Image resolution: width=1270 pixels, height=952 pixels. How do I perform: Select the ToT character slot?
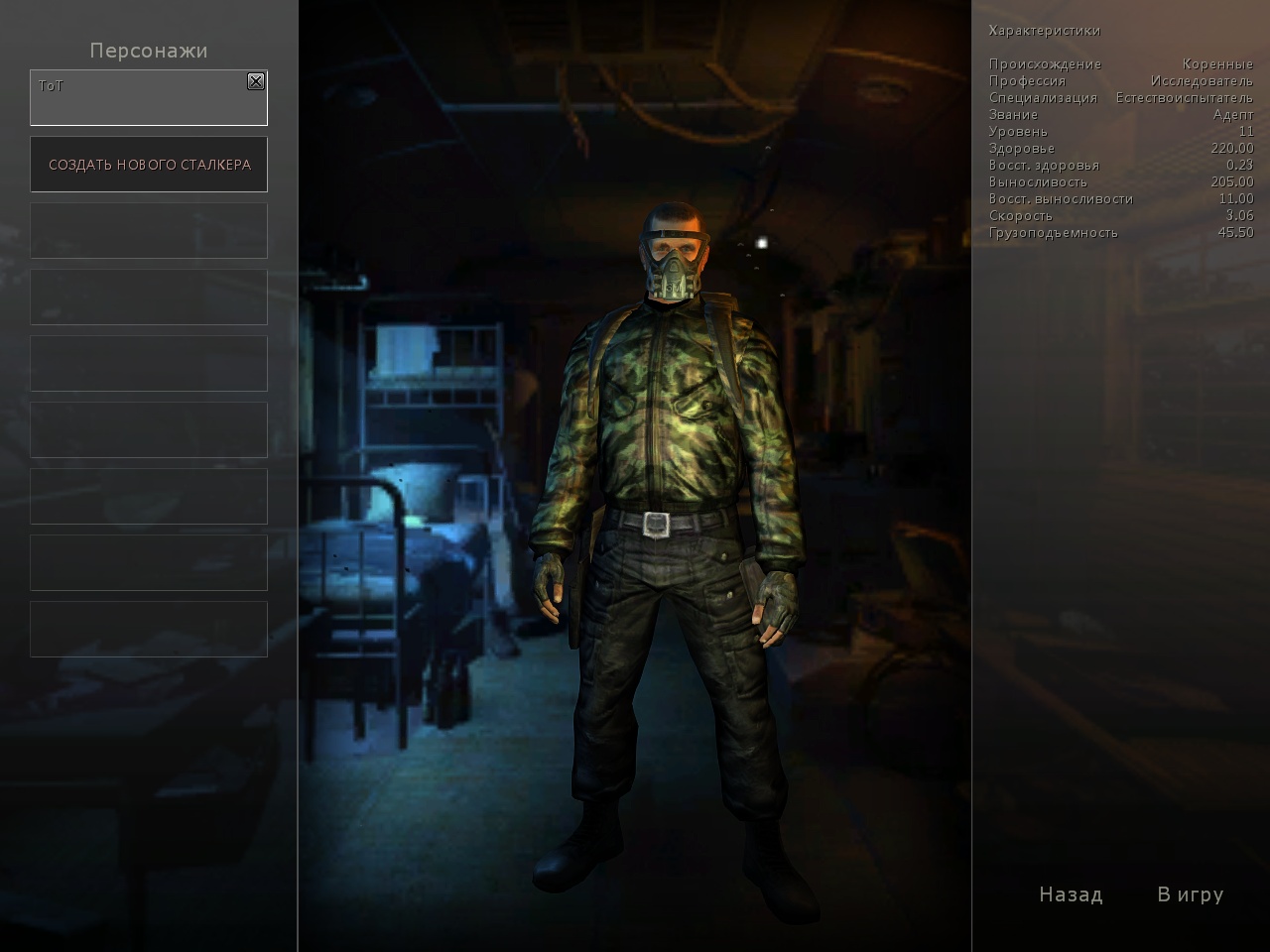tap(139, 102)
